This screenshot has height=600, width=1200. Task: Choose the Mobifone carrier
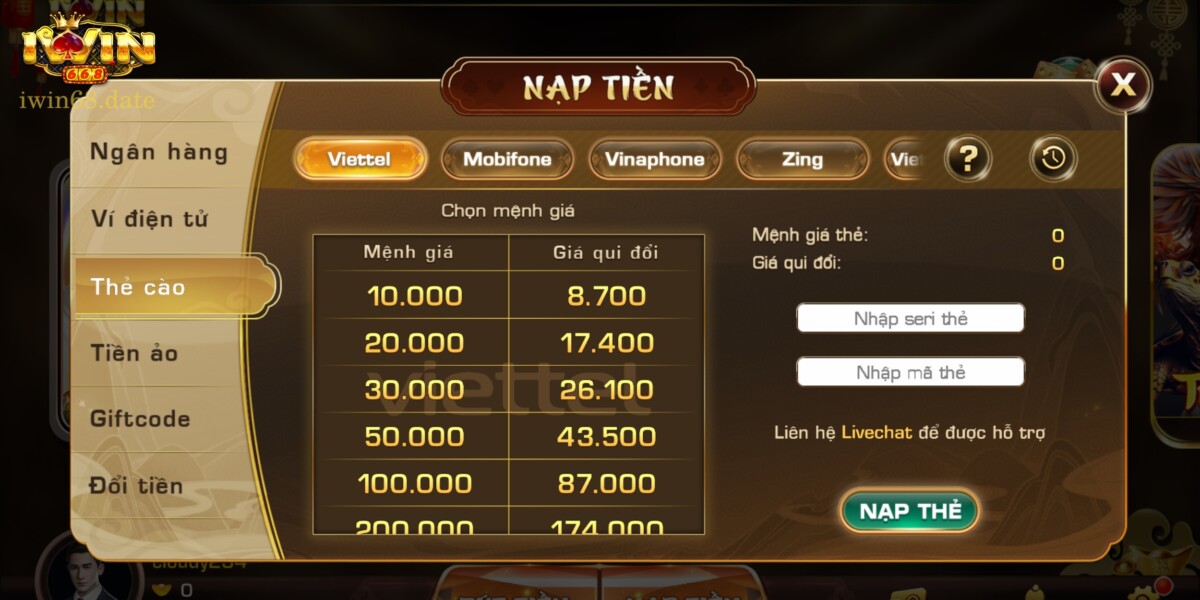tap(507, 159)
